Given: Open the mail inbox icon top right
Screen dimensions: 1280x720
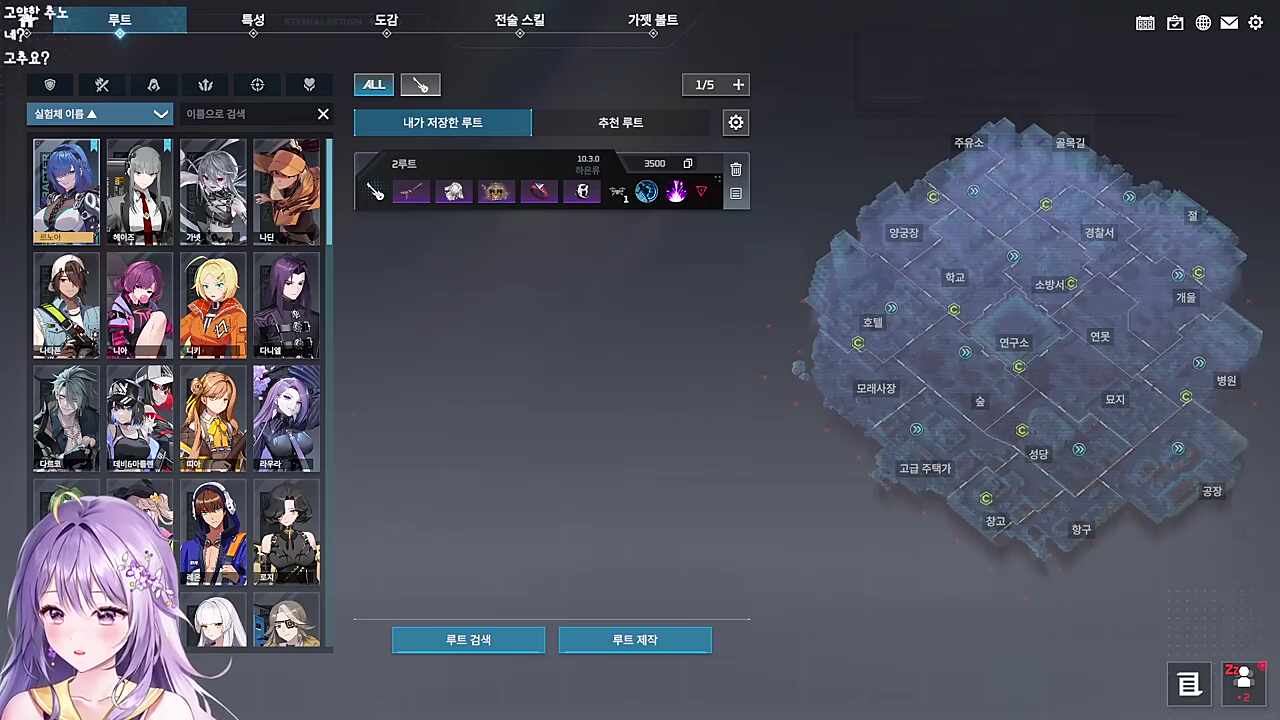Looking at the screenshot, I should click(1229, 22).
